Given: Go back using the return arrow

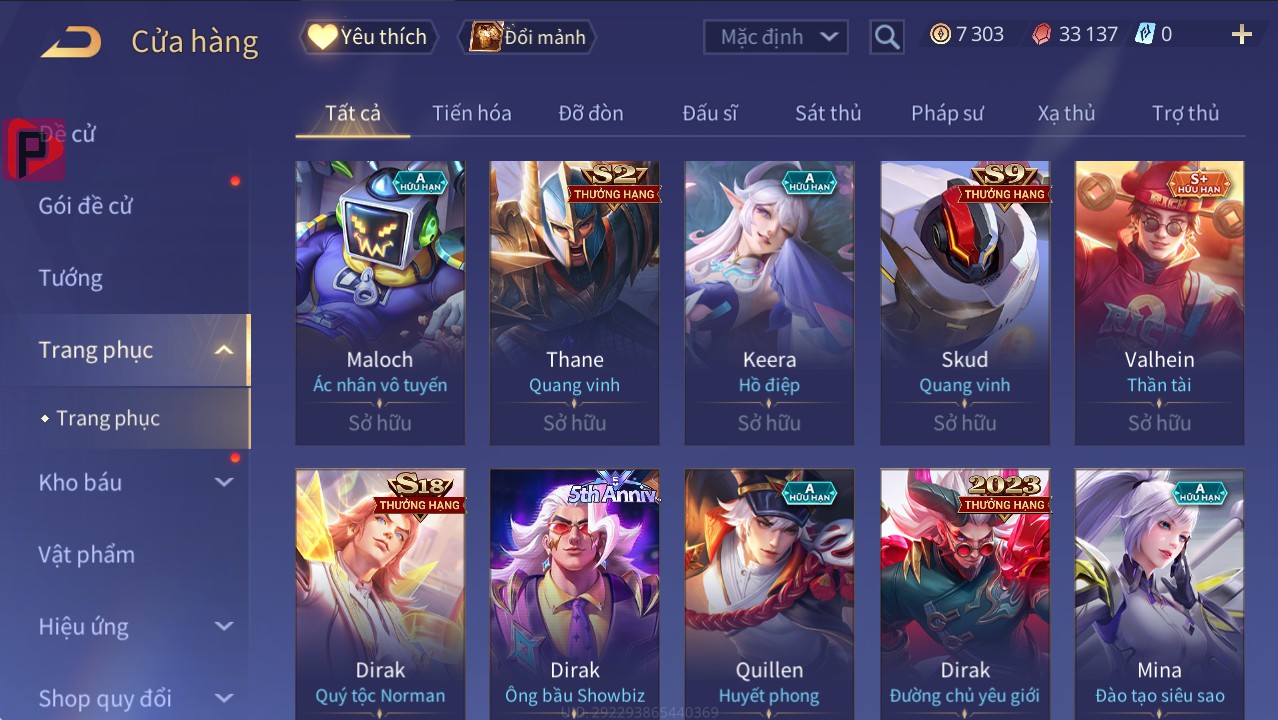Looking at the screenshot, I should tap(71, 41).
